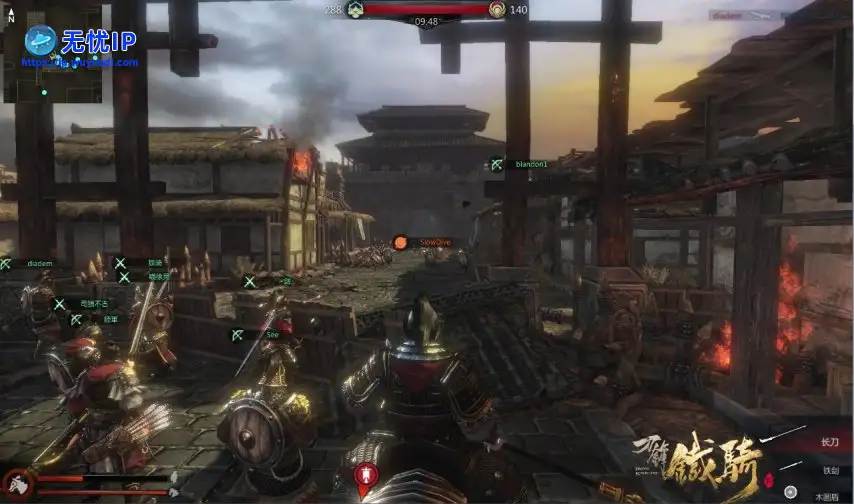Image resolution: width=854 pixels, height=504 pixels.
Task: Click the left team emblem on the scorebar
Action: tap(353, 9)
